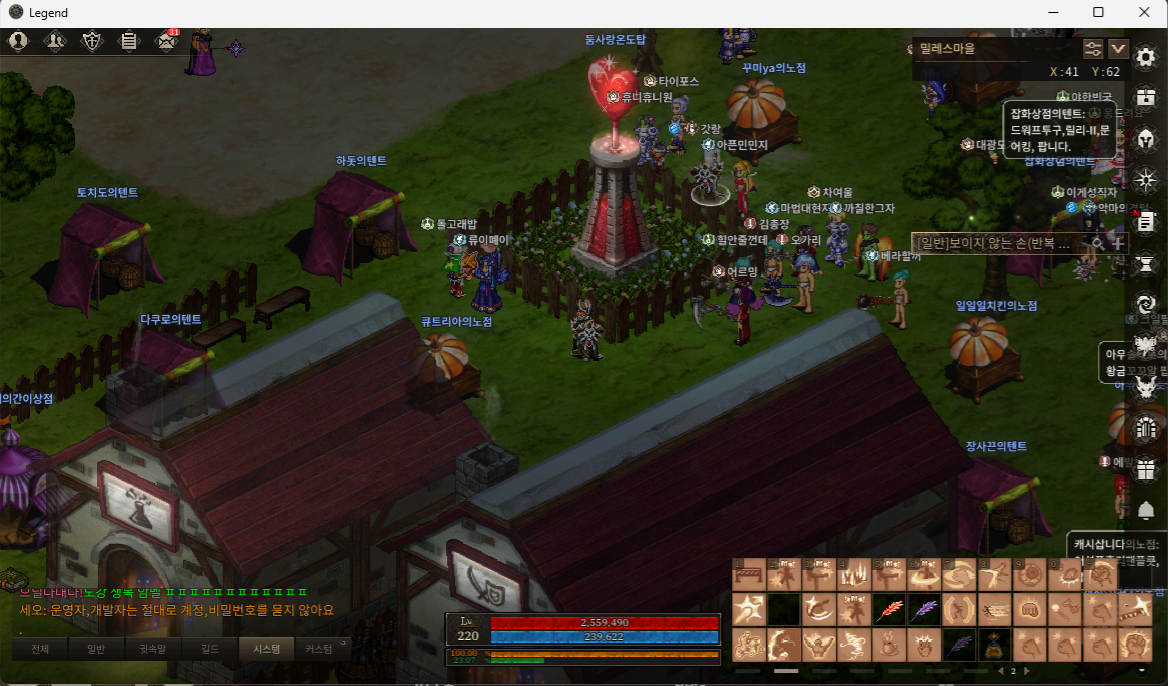Screen dimensions: 1168x686
Task: Click the notification bell icon
Action: (x=1146, y=511)
